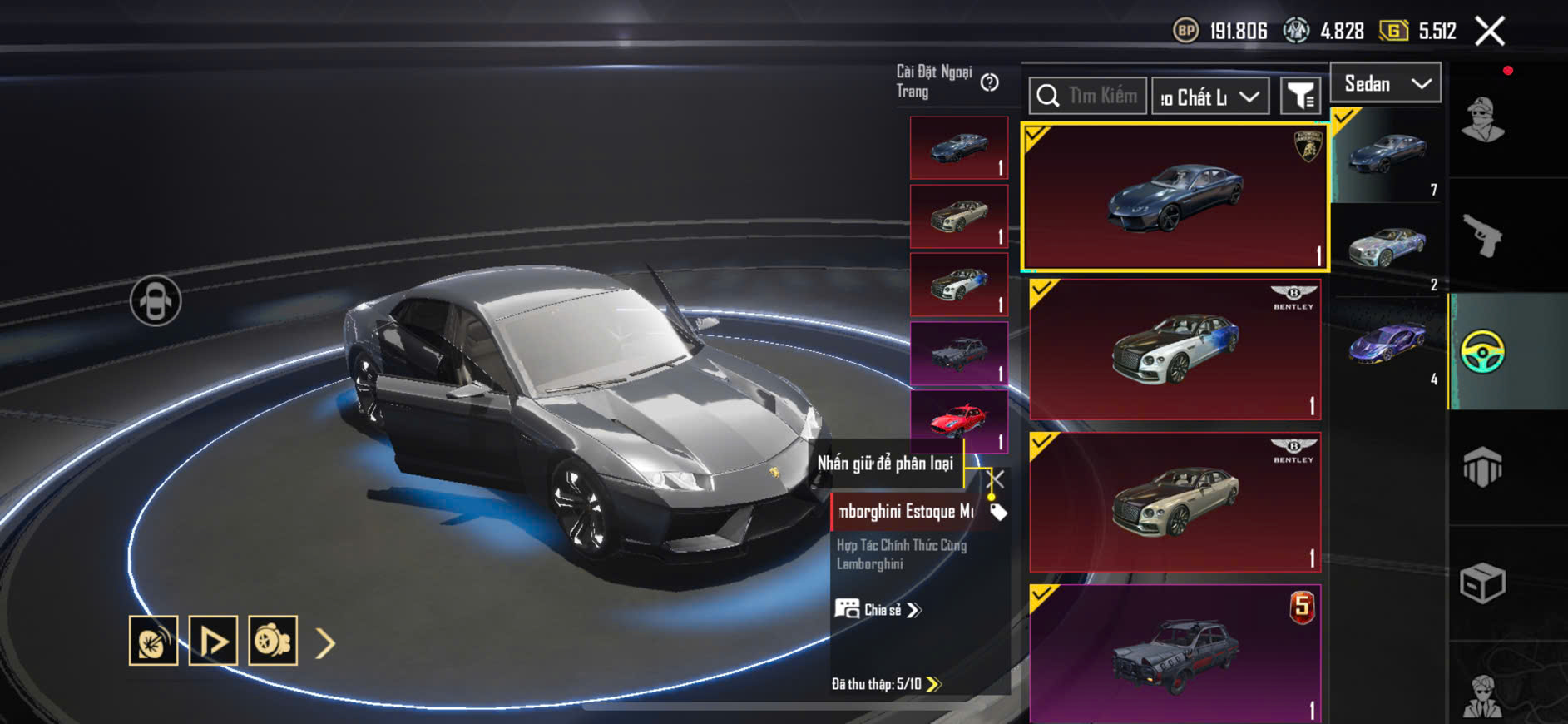Open the crate box tab
Viewport: 1568px width, 724px height.
[x=1483, y=583]
